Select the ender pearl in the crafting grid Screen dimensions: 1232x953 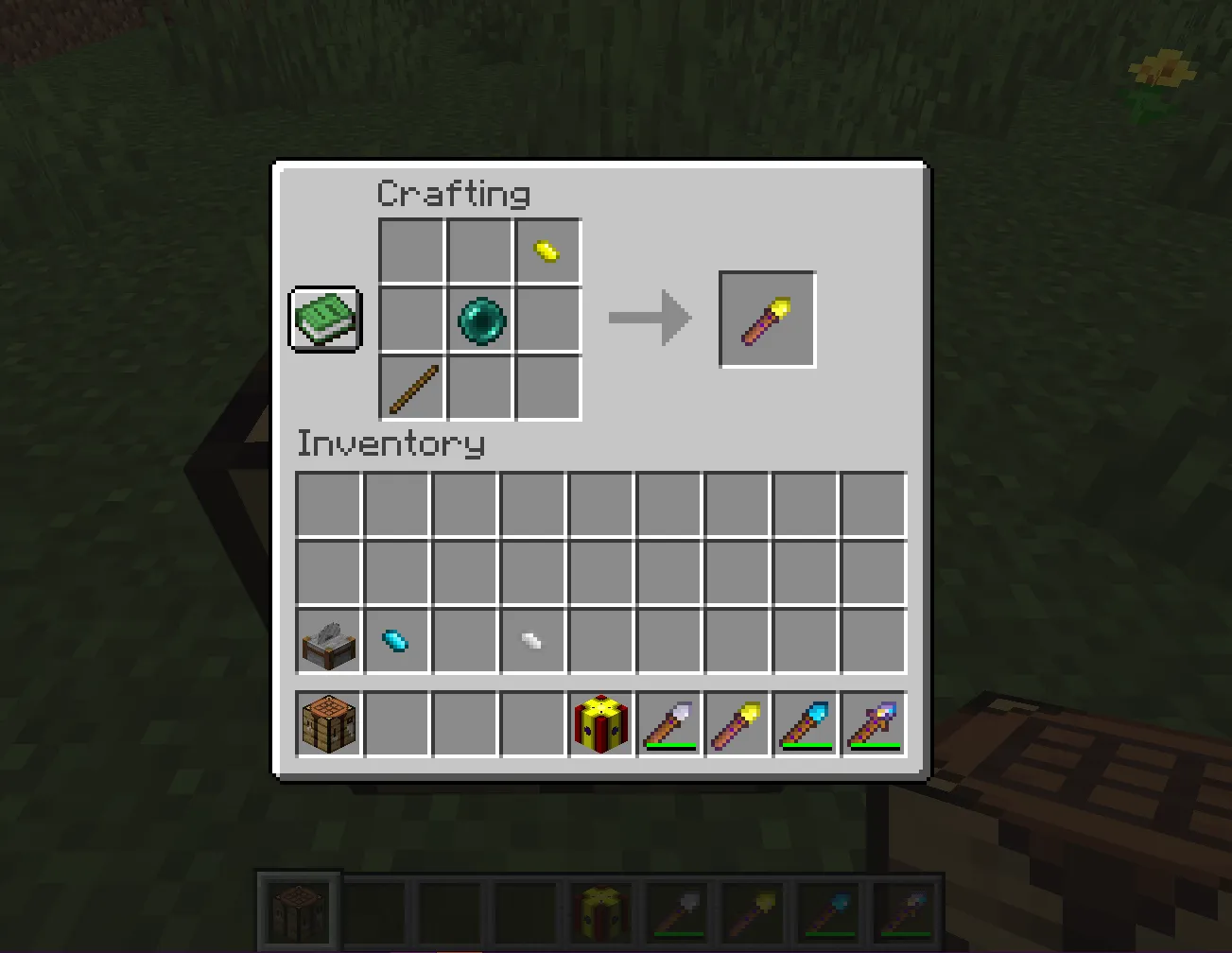[x=478, y=321]
